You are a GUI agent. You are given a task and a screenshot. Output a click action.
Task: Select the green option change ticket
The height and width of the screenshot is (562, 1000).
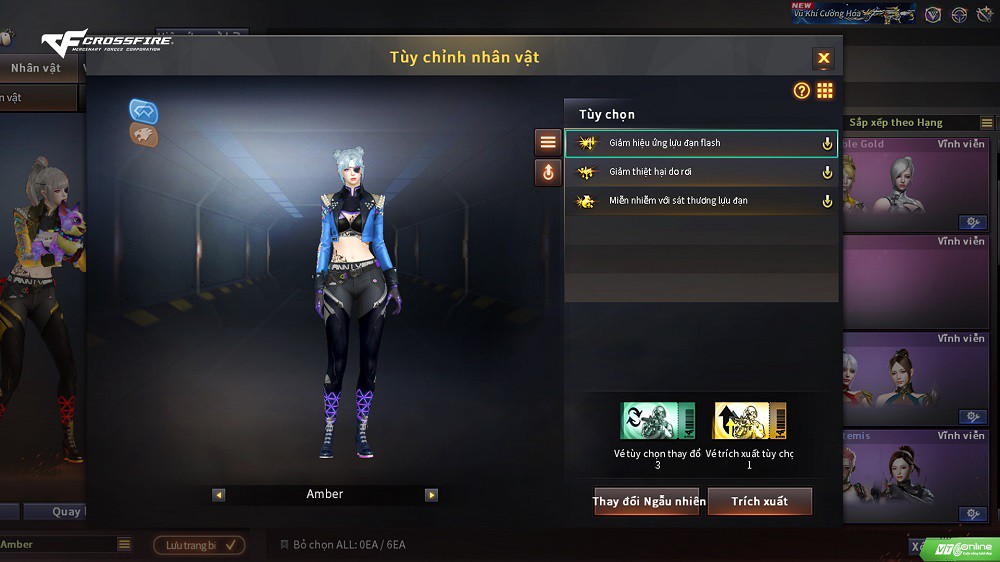pos(657,421)
